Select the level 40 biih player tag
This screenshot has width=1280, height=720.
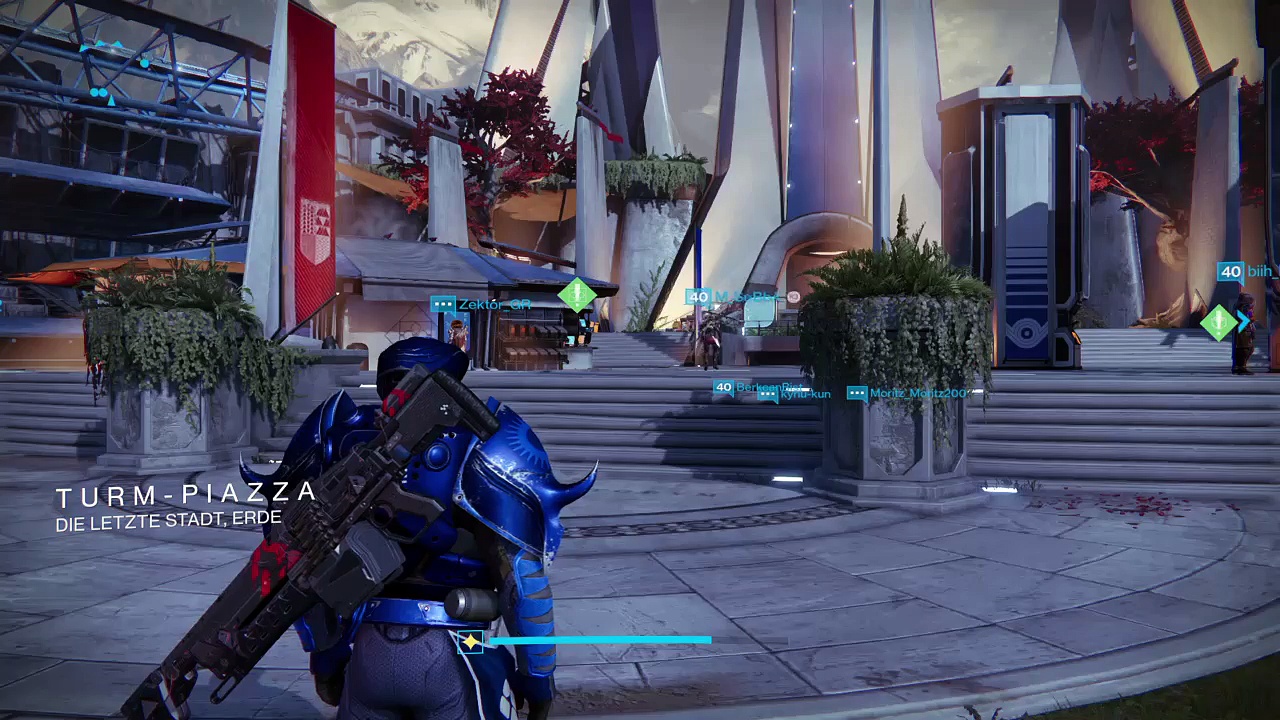pyautogui.click(x=1247, y=272)
